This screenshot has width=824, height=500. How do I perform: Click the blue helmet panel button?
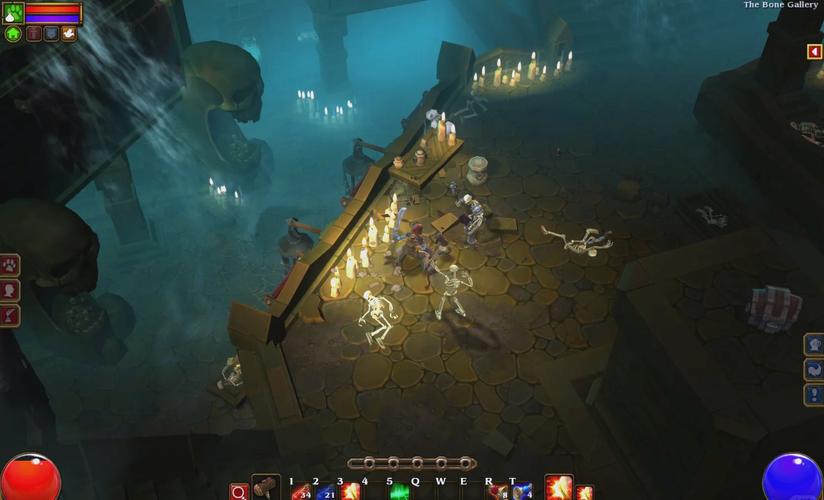814,345
